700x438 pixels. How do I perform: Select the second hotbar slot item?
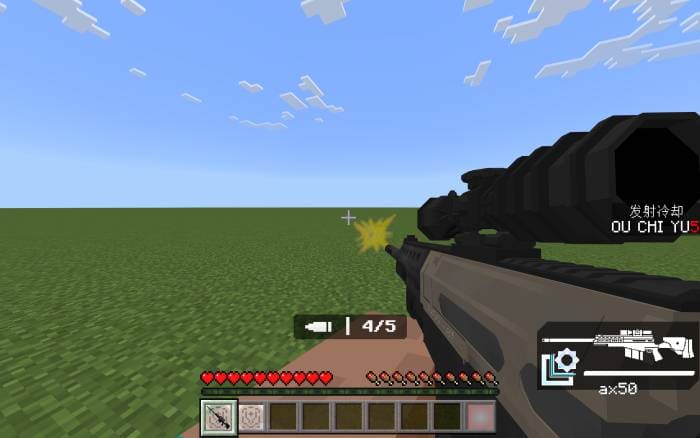[x=251, y=416]
